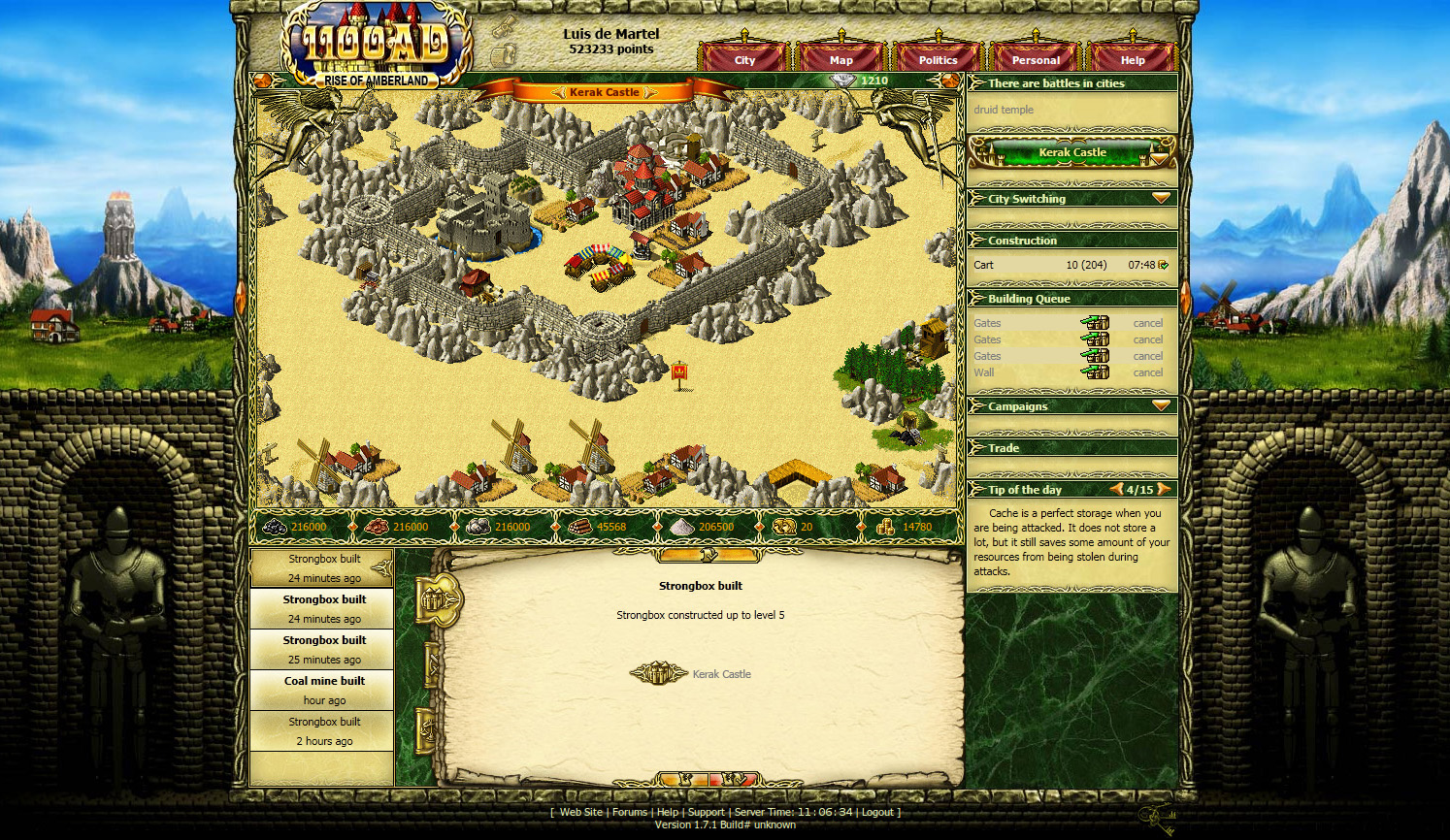This screenshot has width=1450, height=840.
Task: Open the Strongbox built 2 hours ago message
Action: click(x=324, y=730)
